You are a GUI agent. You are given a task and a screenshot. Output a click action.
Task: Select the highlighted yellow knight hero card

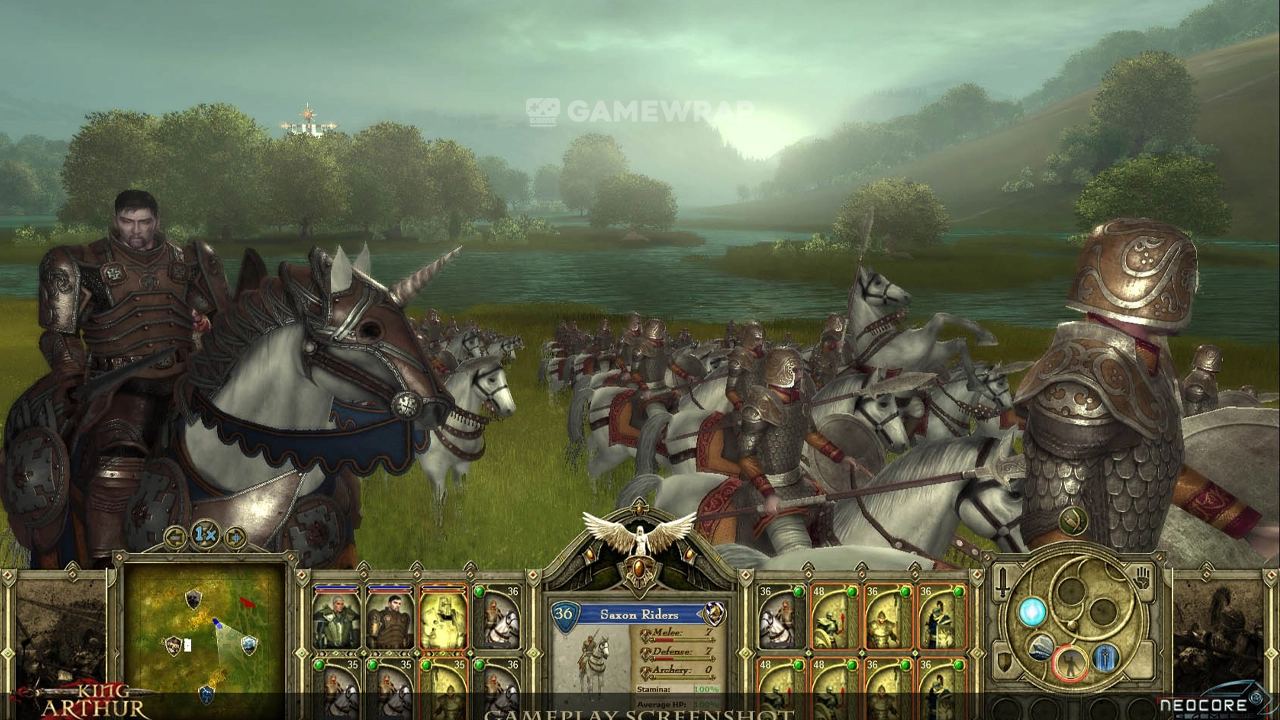coord(443,619)
